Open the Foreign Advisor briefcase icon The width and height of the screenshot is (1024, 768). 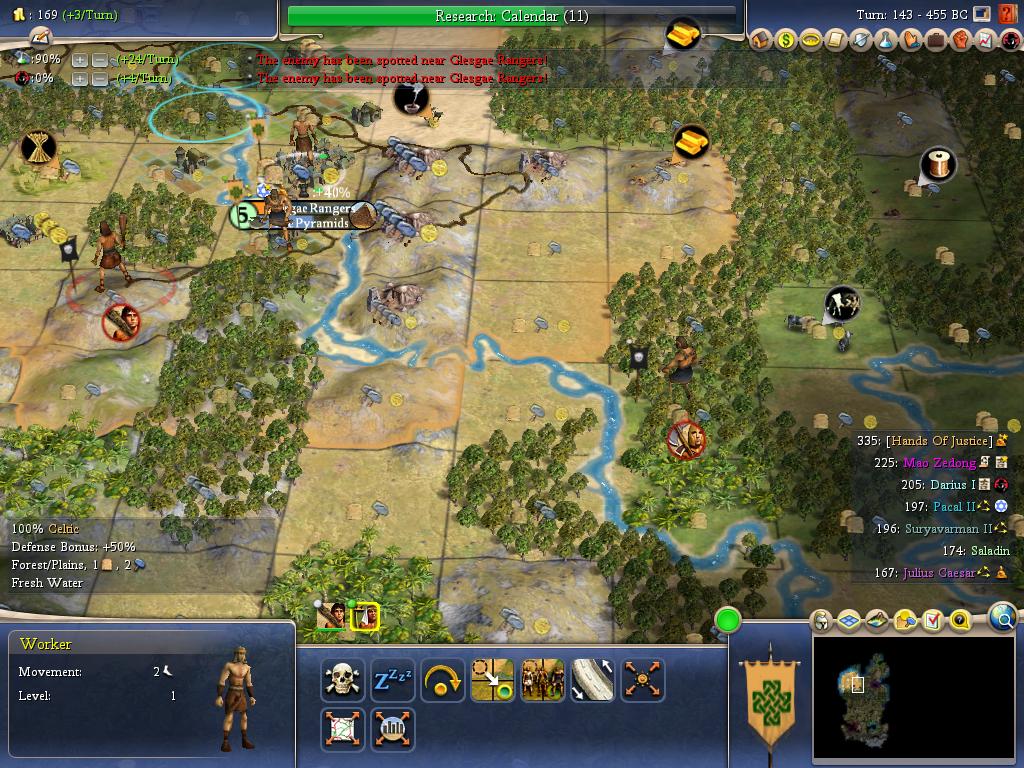(x=935, y=40)
